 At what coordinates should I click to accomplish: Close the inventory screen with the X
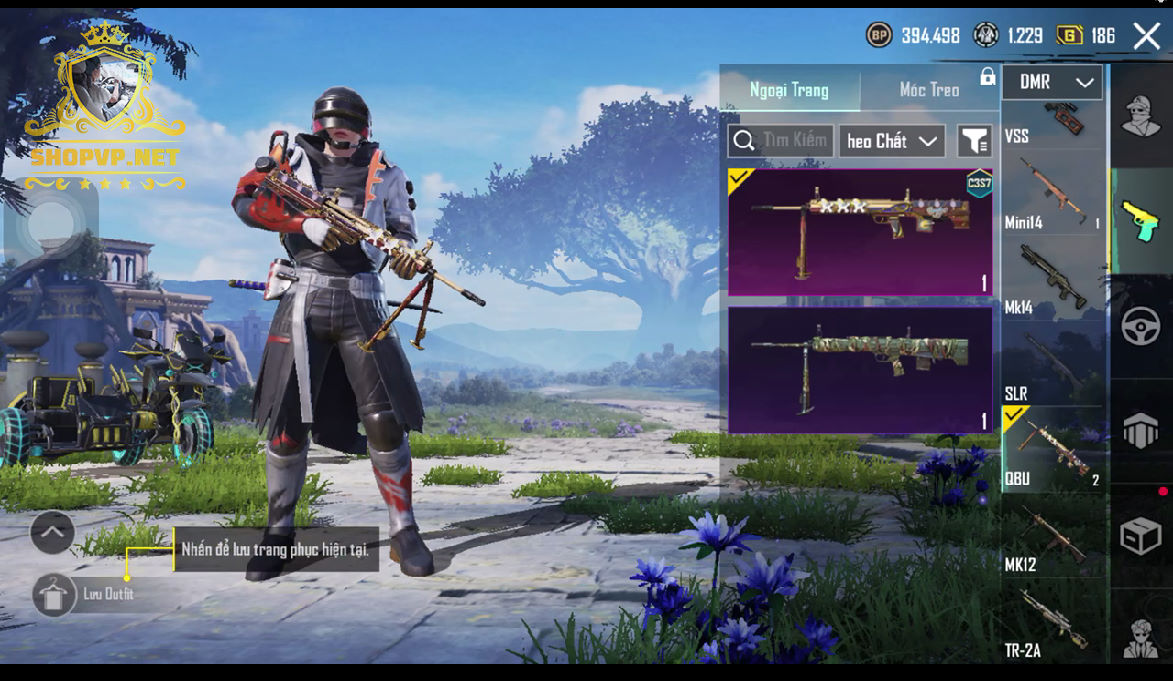coord(1146,37)
